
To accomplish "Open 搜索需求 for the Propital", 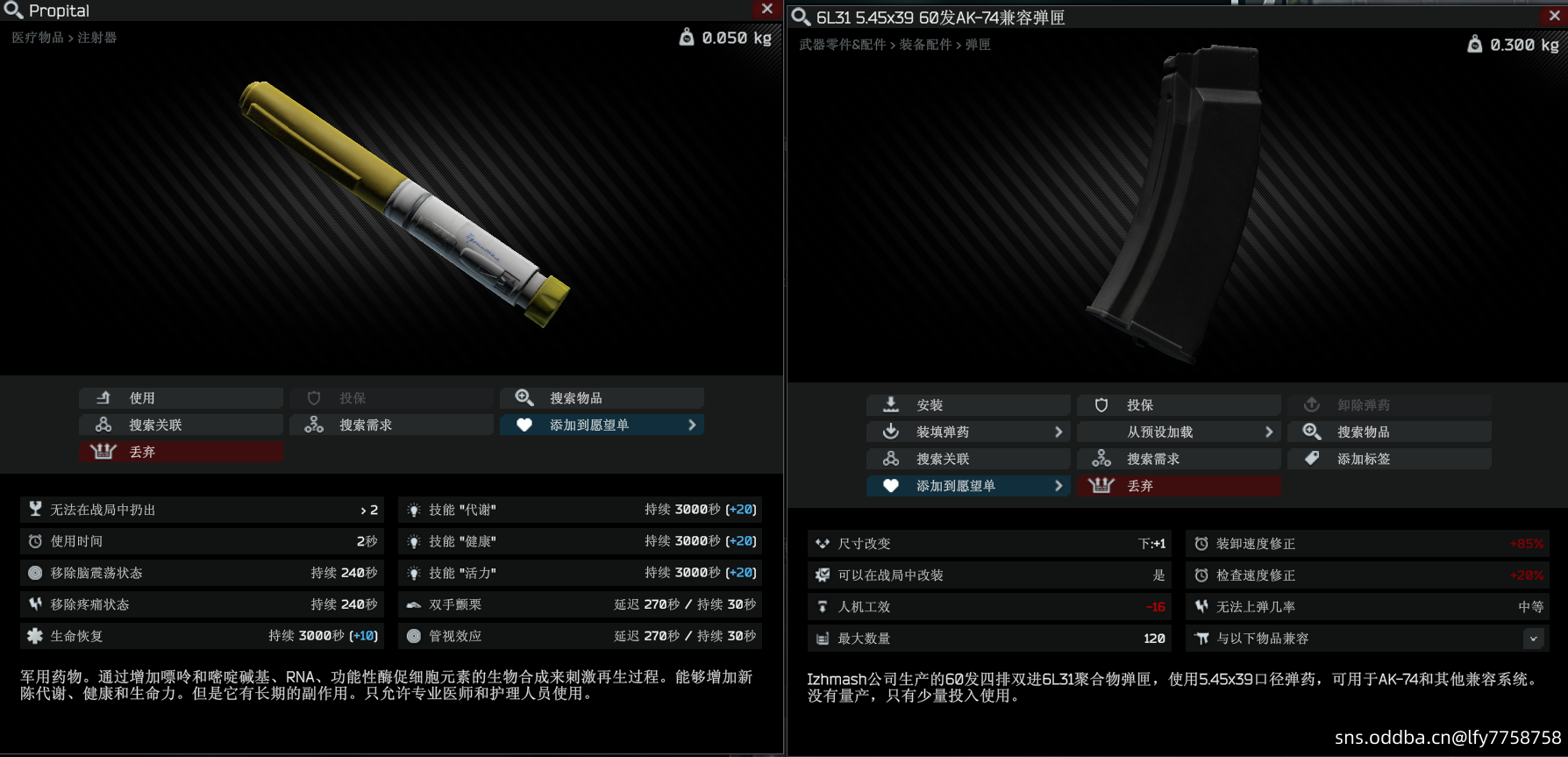I will (x=391, y=425).
